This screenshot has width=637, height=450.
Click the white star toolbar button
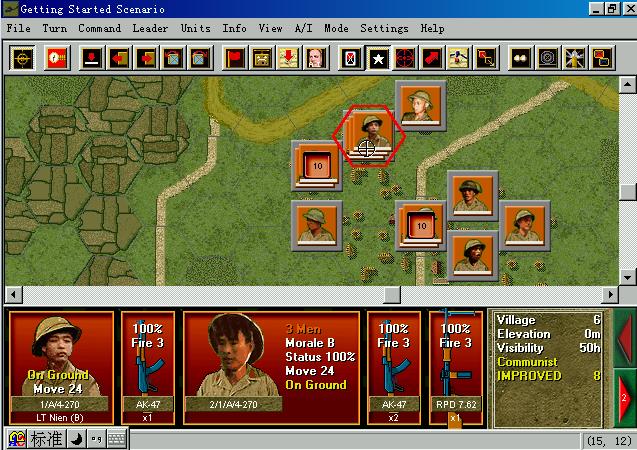[x=379, y=57]
